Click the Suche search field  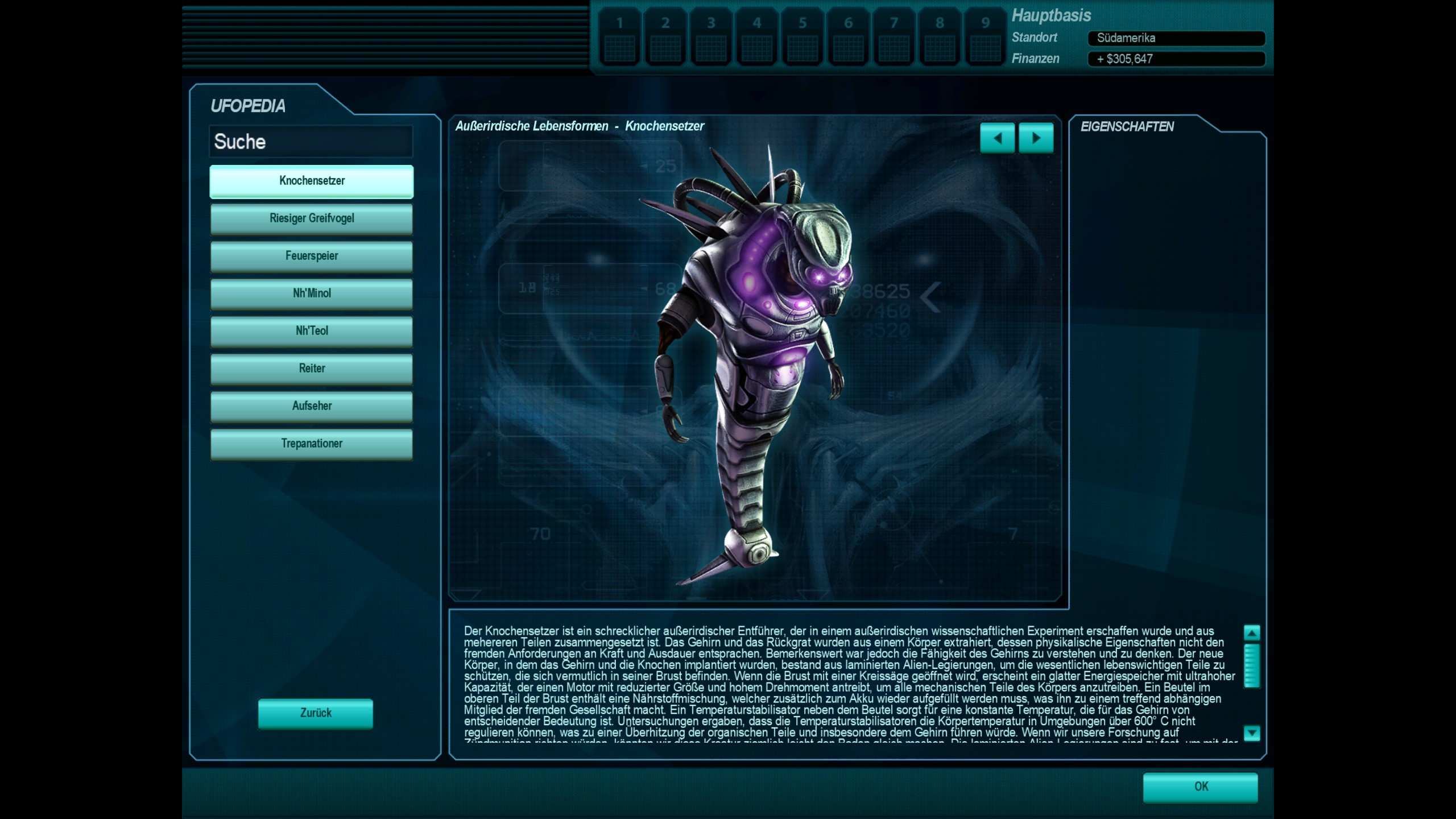(x=311, y=142)
